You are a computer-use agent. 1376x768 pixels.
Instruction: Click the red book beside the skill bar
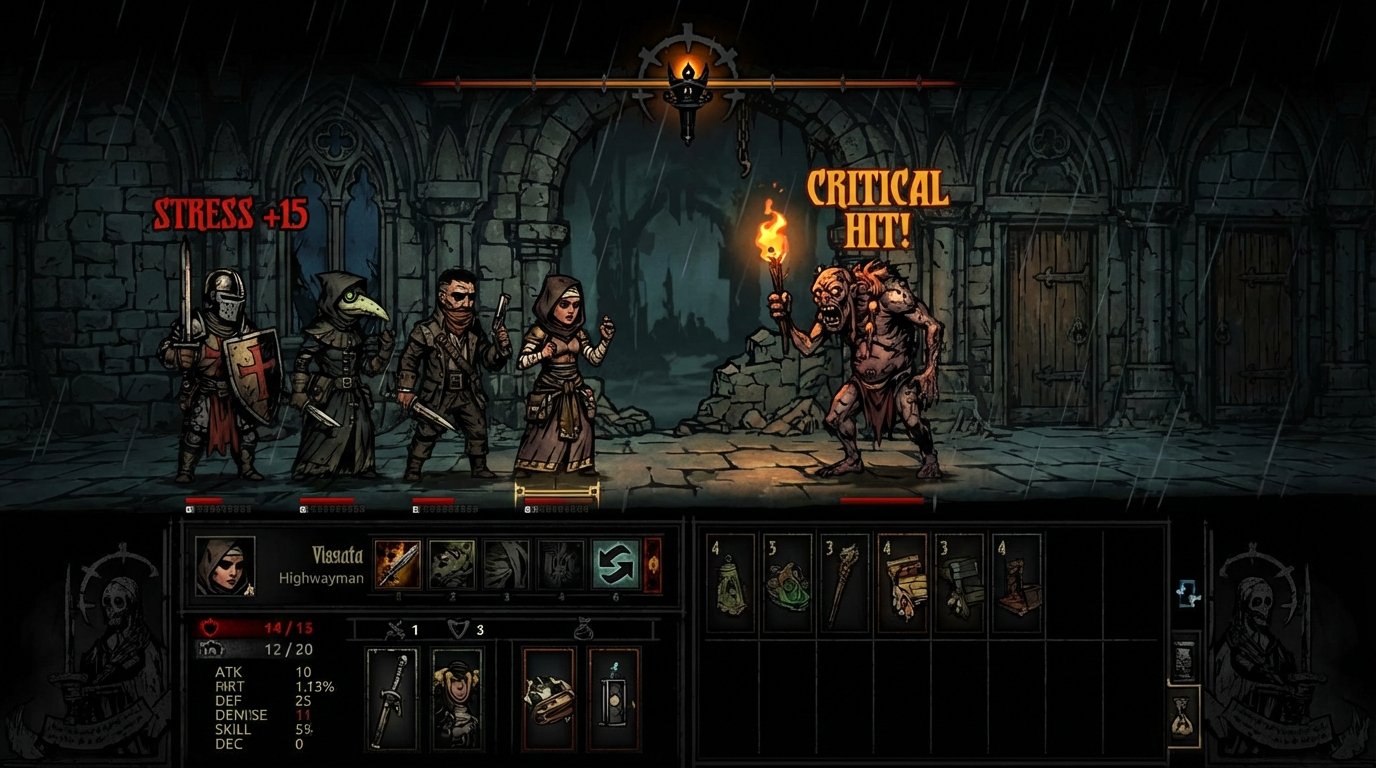click(652, 565)
